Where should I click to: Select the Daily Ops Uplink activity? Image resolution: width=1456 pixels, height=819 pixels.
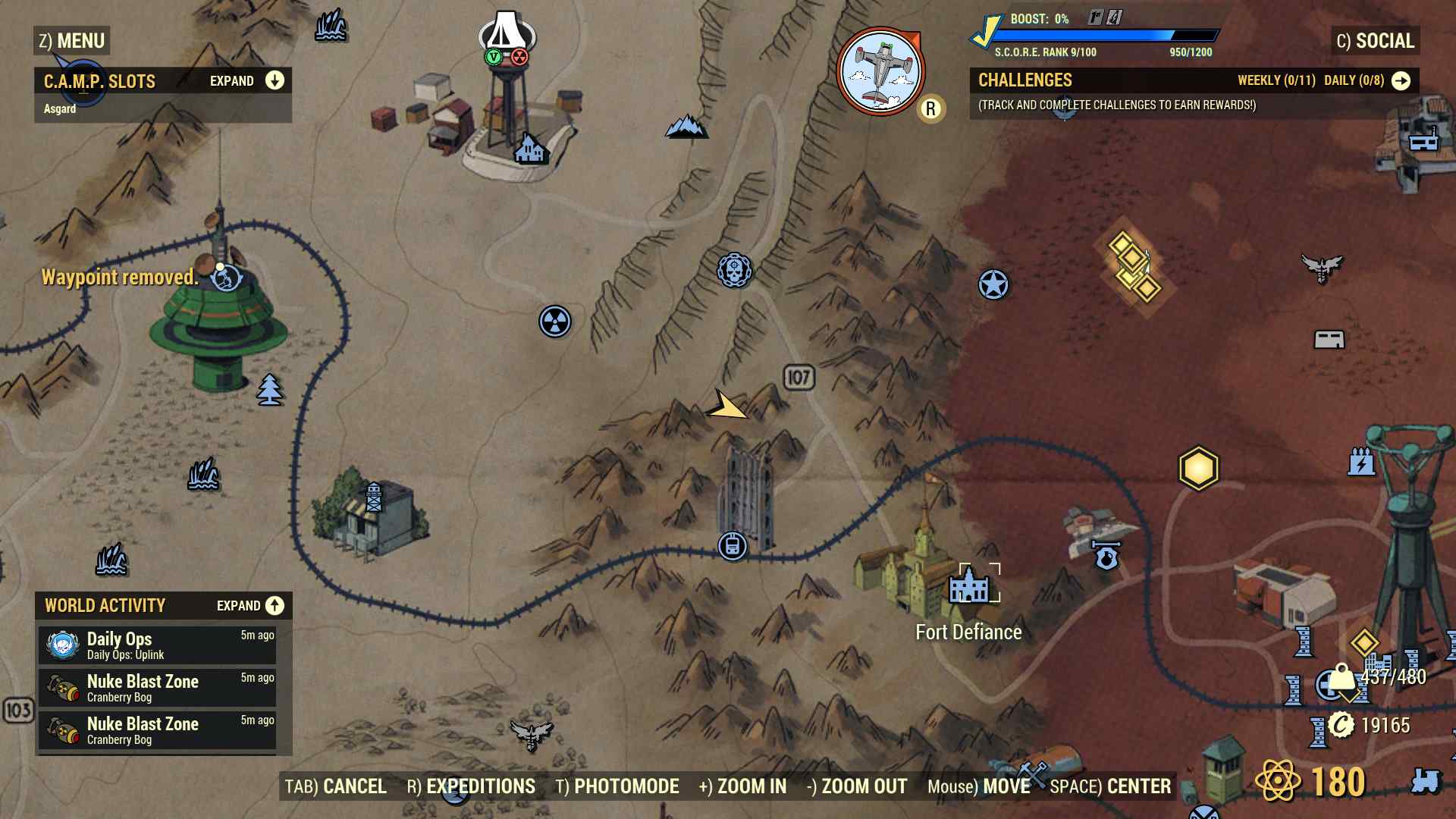[x=158, y=645]
